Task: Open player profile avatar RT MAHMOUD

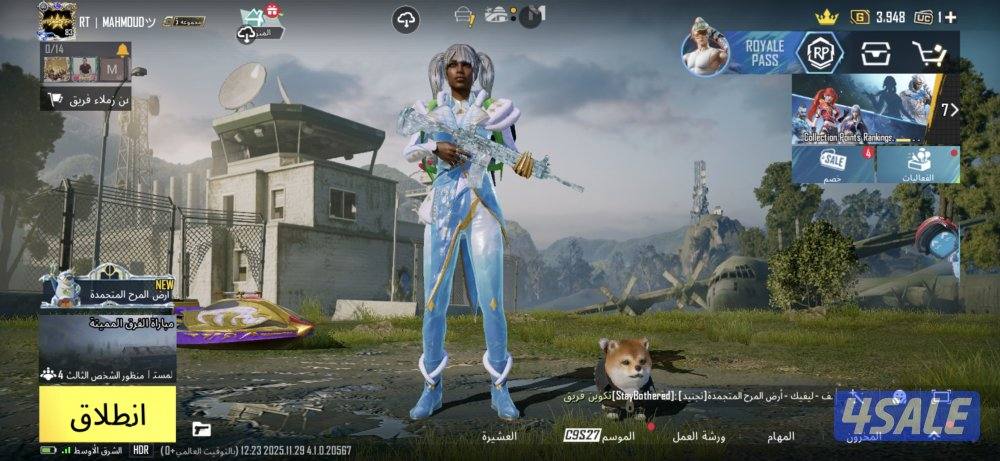Action: click(57, 19)
